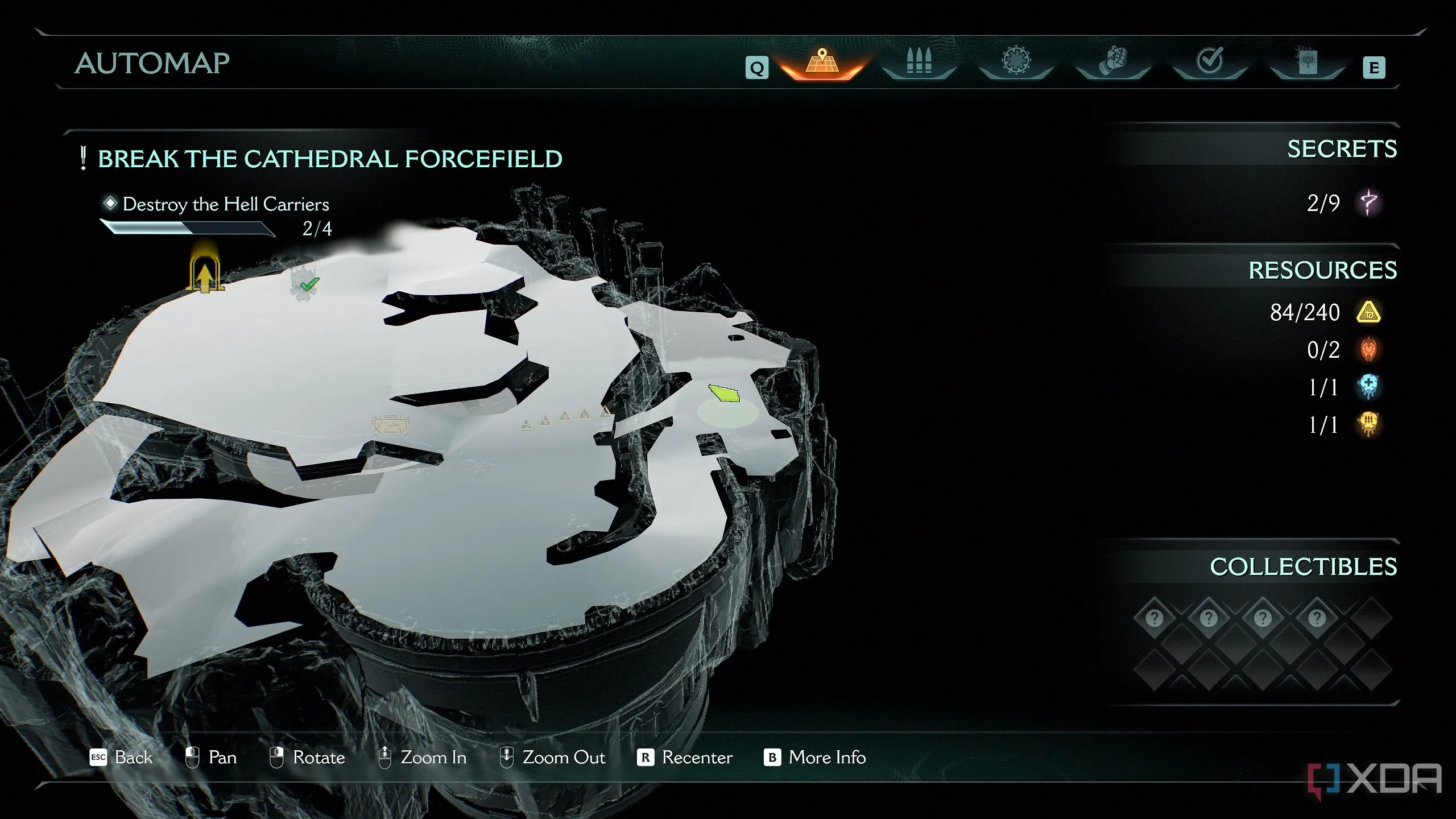Select the completed green checkmark map marker
The width and height of the screenshot is (1456, 819).
307,283
